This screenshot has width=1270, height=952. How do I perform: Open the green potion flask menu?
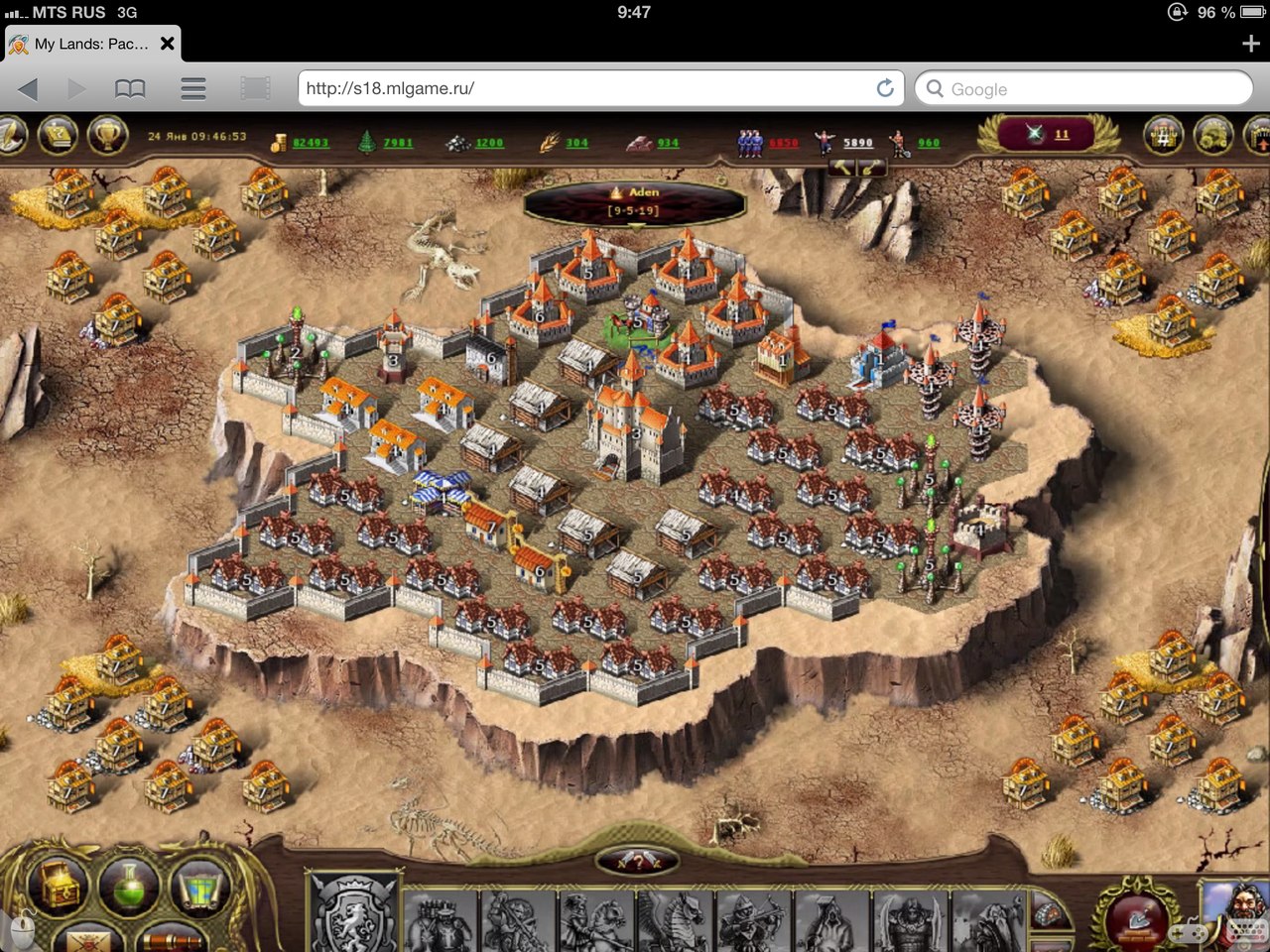pos(128,886)
